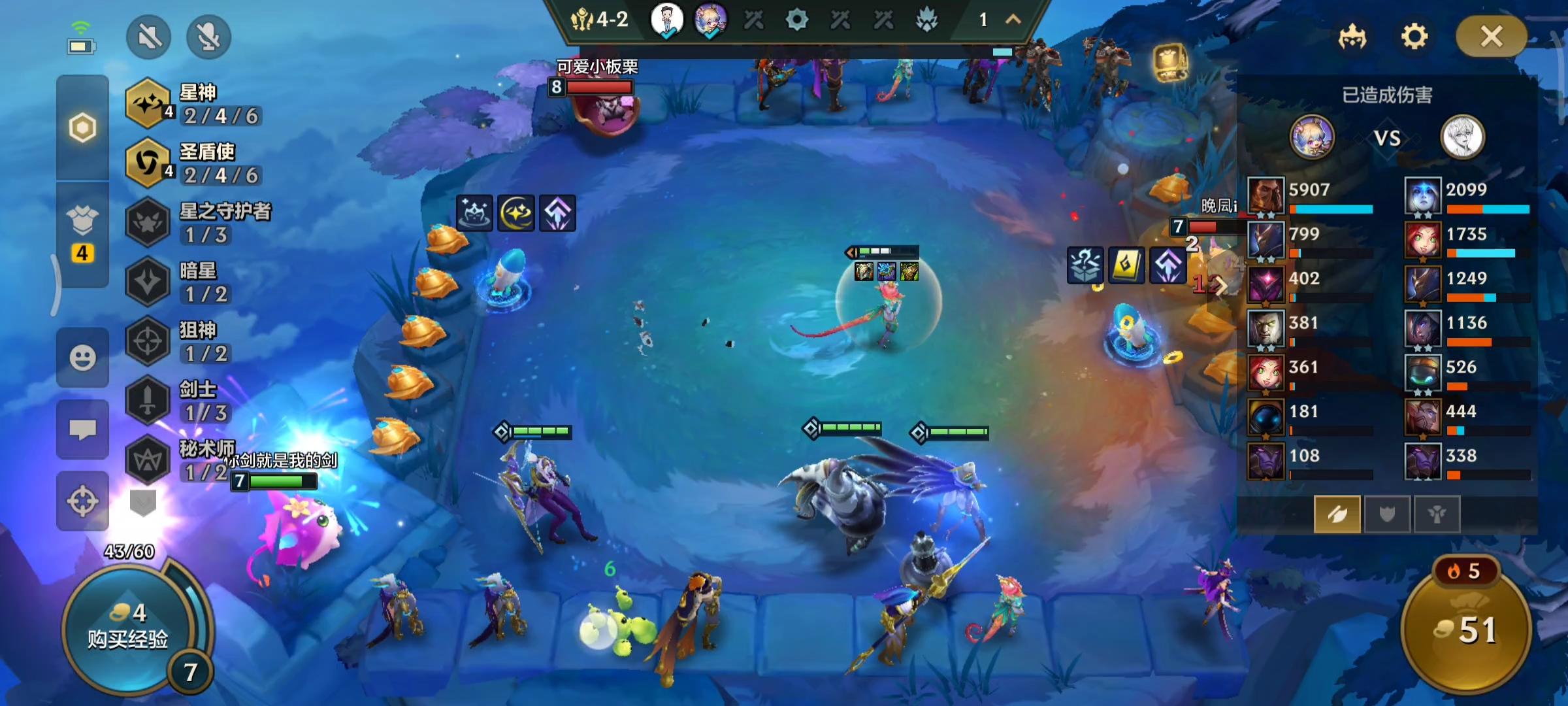This screenshot has height=706, width=1568.
Task: Open the crowned creature icon panel
Action: coord(1352,37)
